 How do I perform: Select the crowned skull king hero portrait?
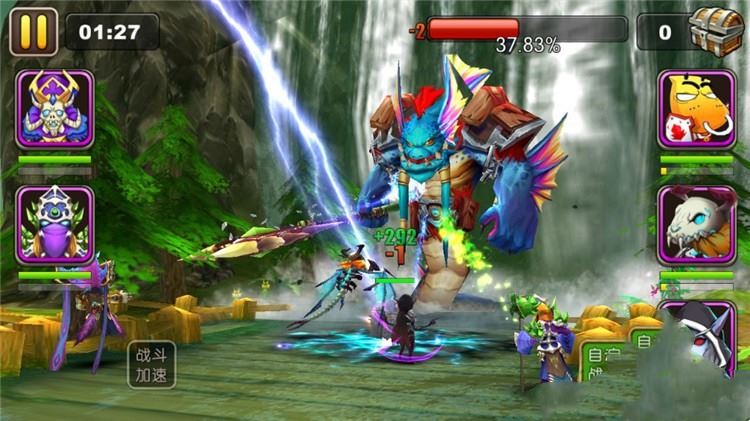point(55,109)
